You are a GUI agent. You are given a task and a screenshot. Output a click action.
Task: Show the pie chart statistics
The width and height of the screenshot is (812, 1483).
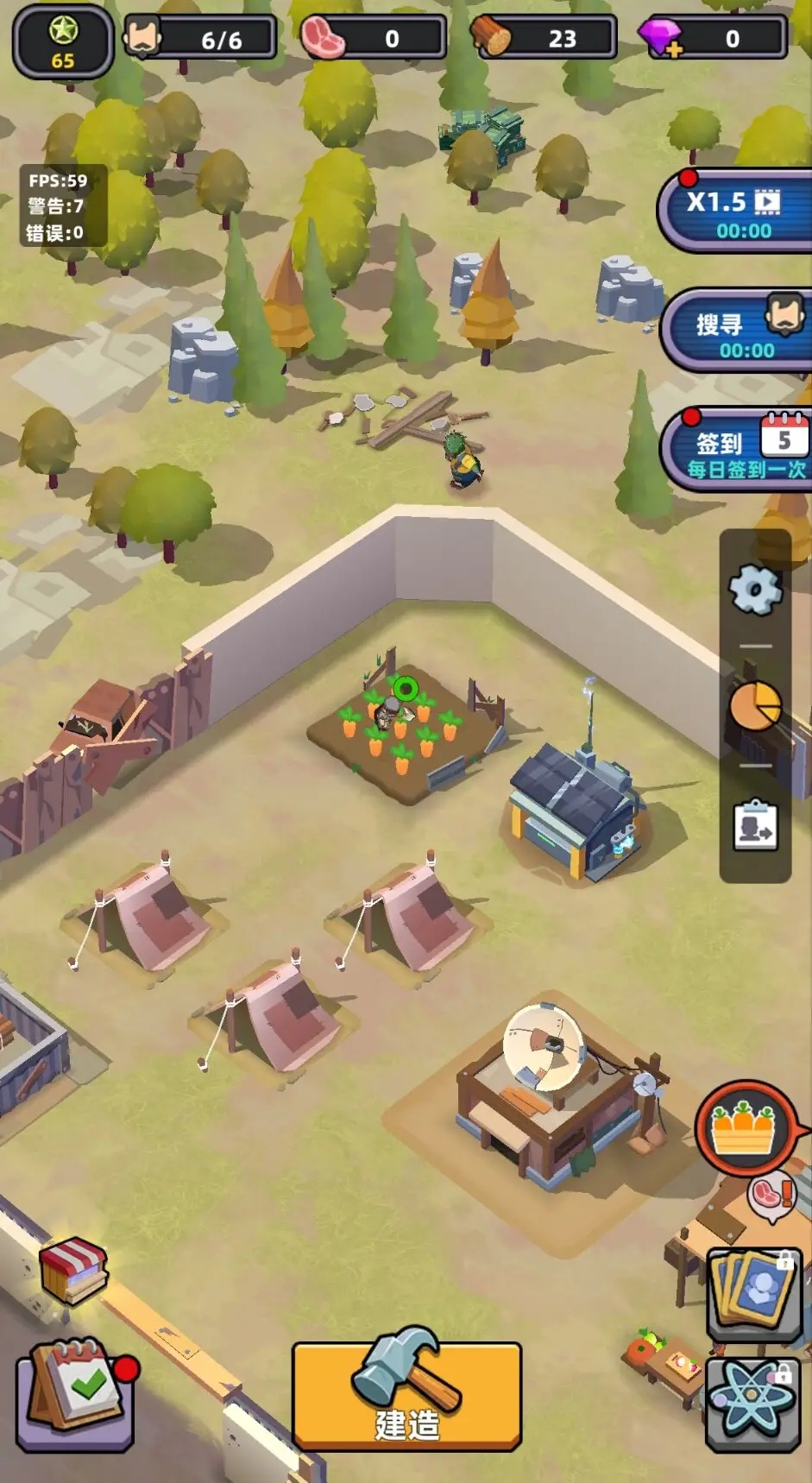[755, 705]
